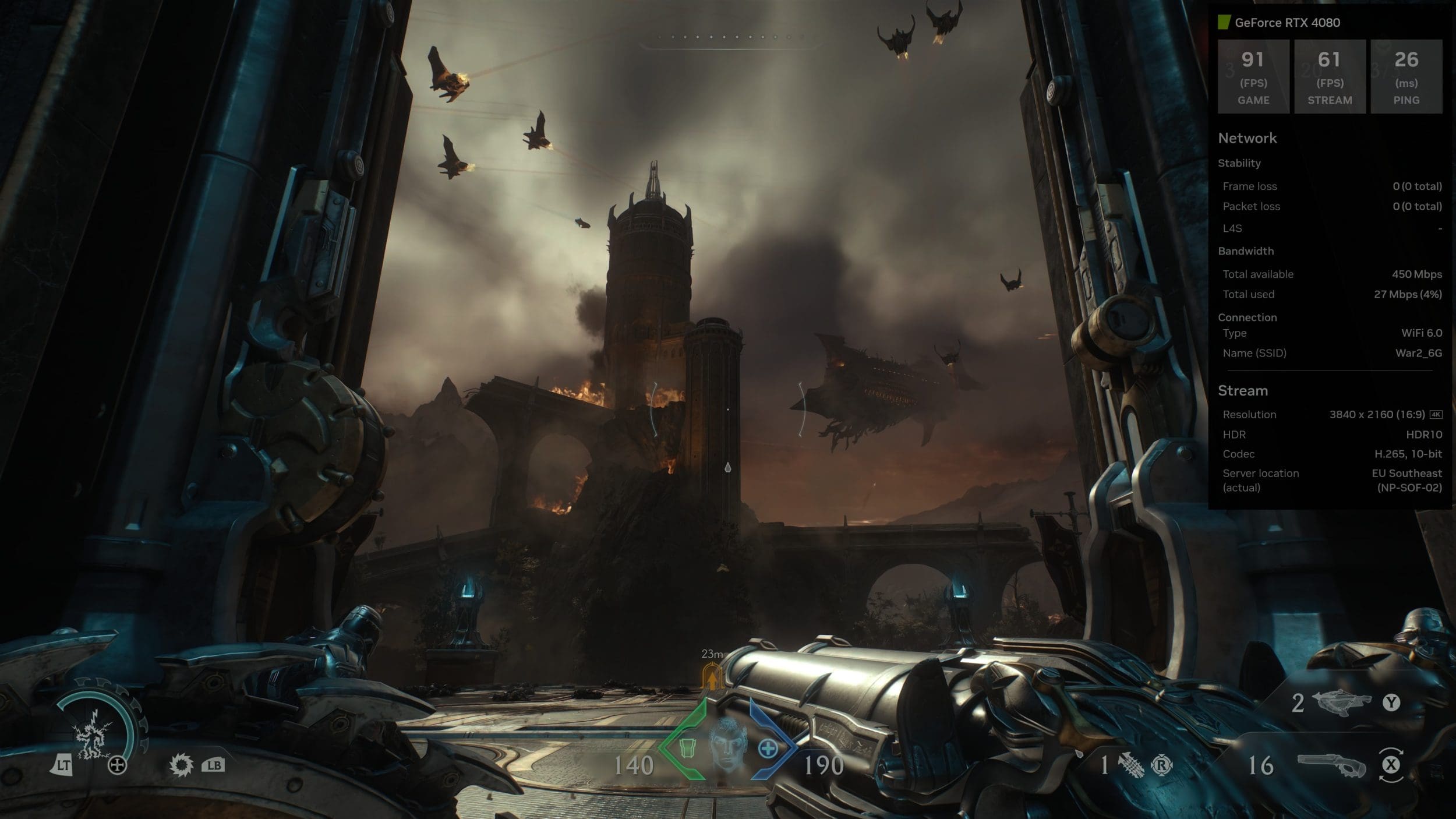Click the GeForce RTX 4080 overlay logo
Screen dimensions: 1456x819
(x=1225, y=23)
